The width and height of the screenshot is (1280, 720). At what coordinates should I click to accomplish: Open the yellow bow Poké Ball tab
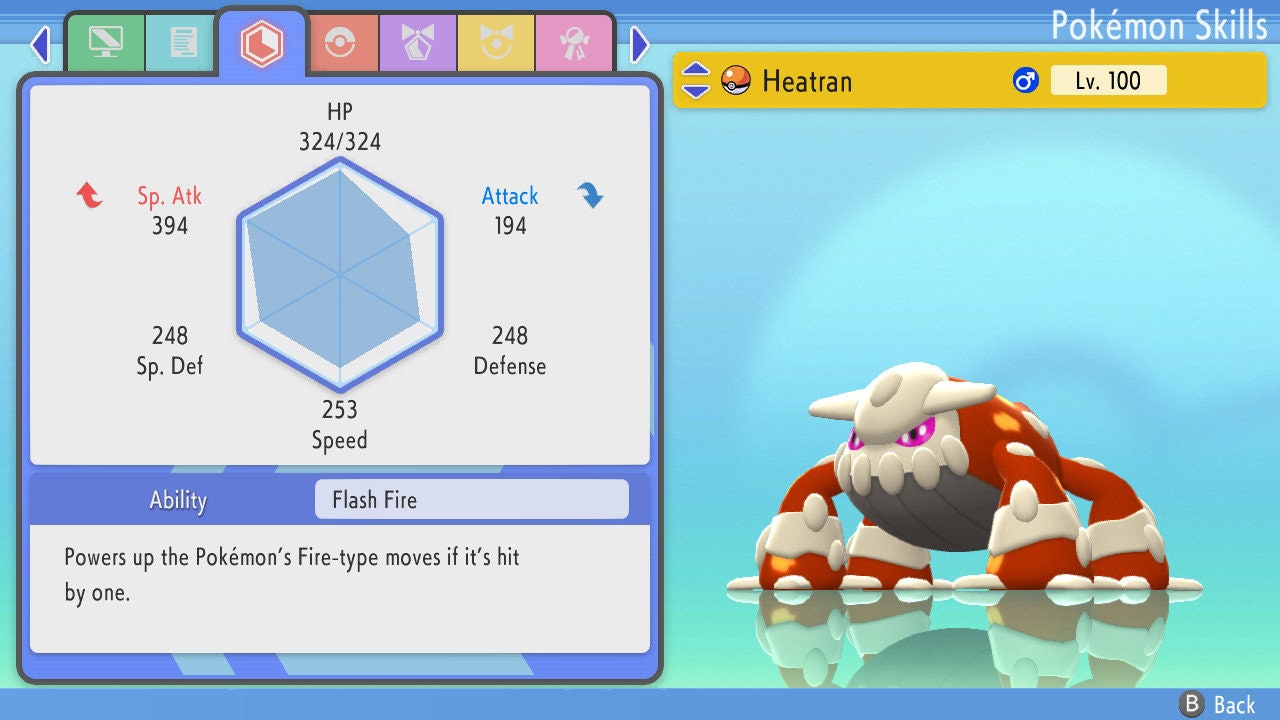496,43
